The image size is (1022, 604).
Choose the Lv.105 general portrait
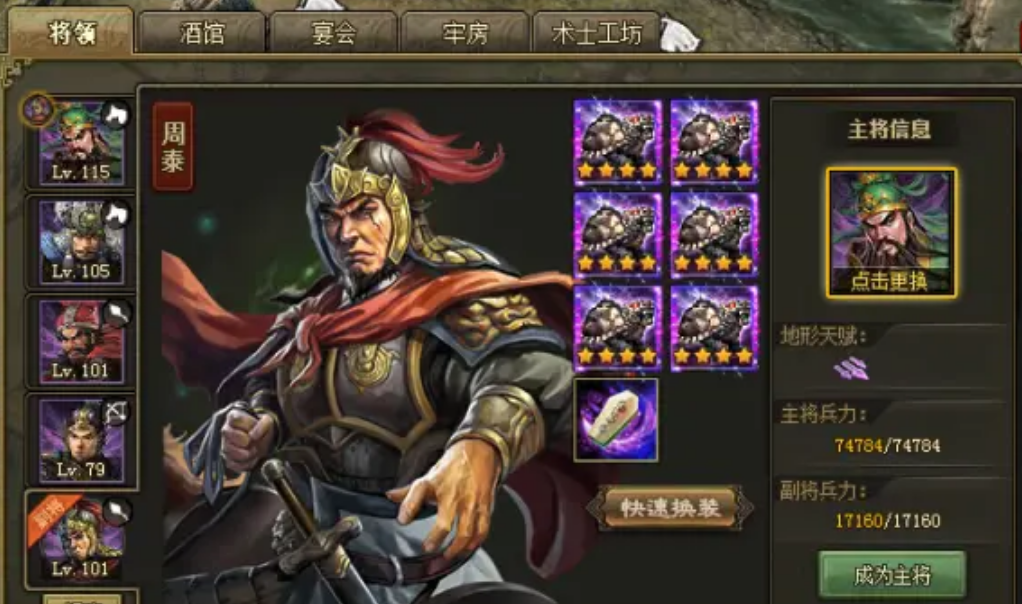(81, 240)
